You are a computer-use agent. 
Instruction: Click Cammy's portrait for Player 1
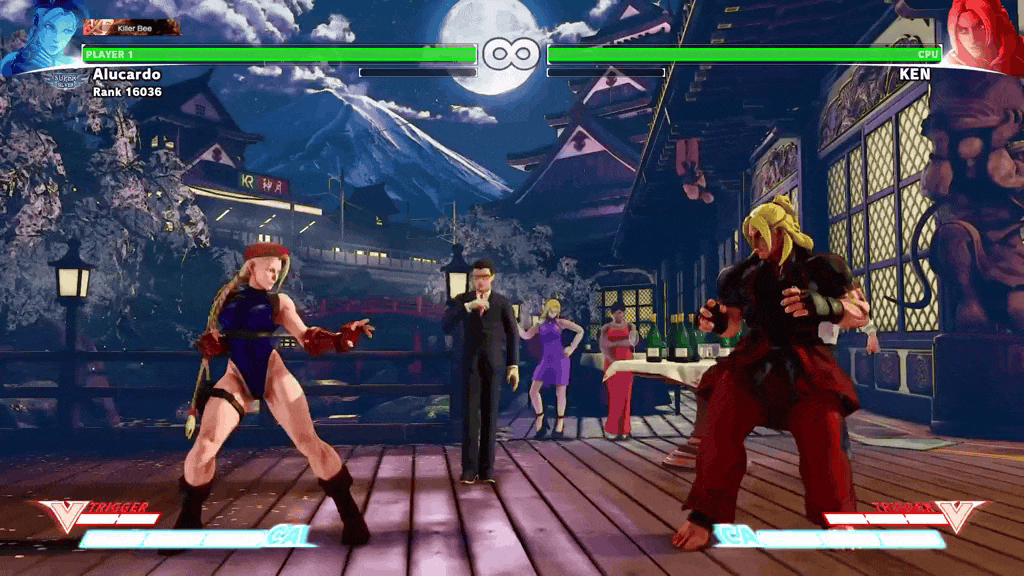pos(42,36)
